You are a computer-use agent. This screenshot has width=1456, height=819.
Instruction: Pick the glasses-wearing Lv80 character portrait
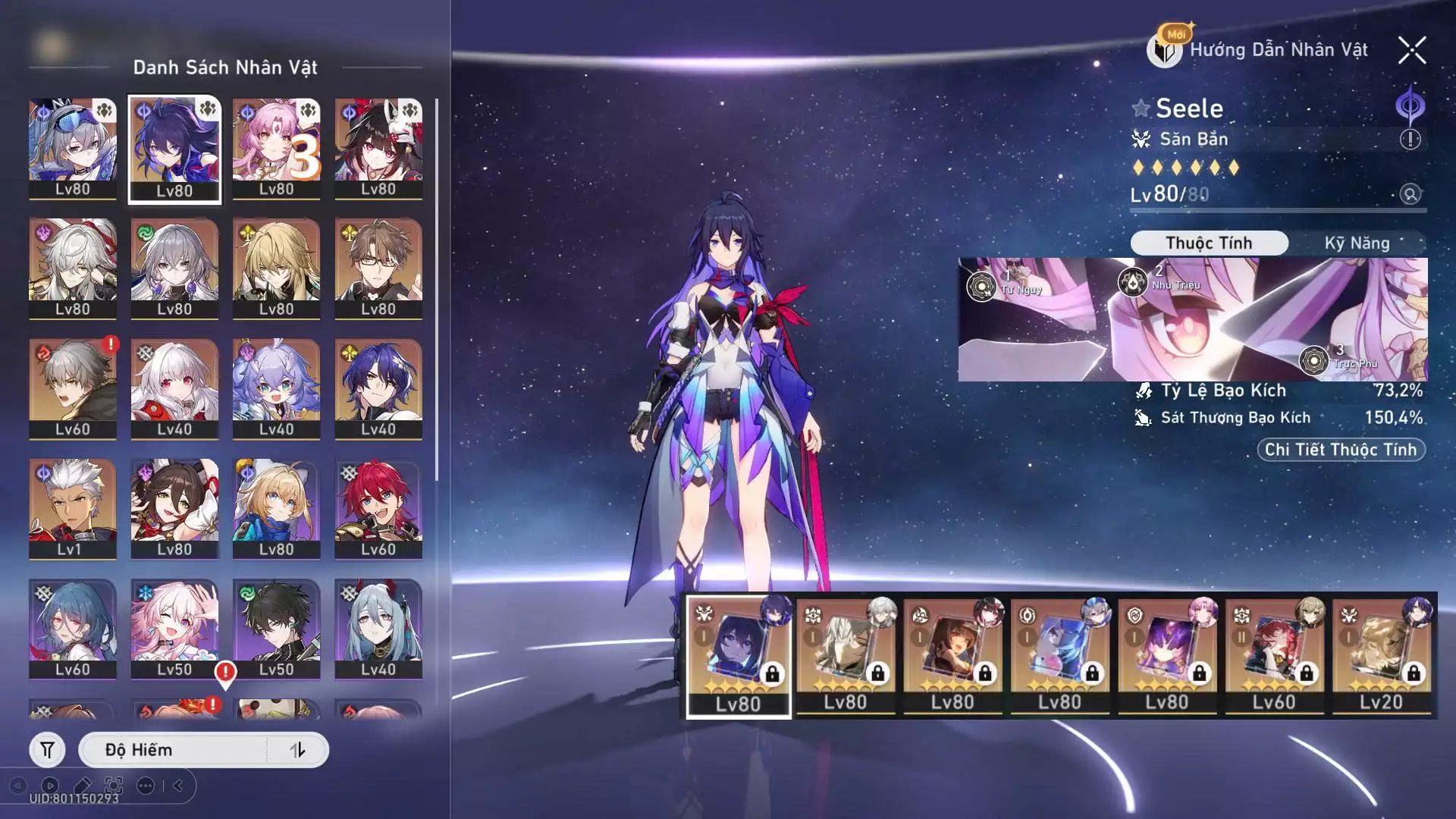pyautogui.click(x=378, y=268)
